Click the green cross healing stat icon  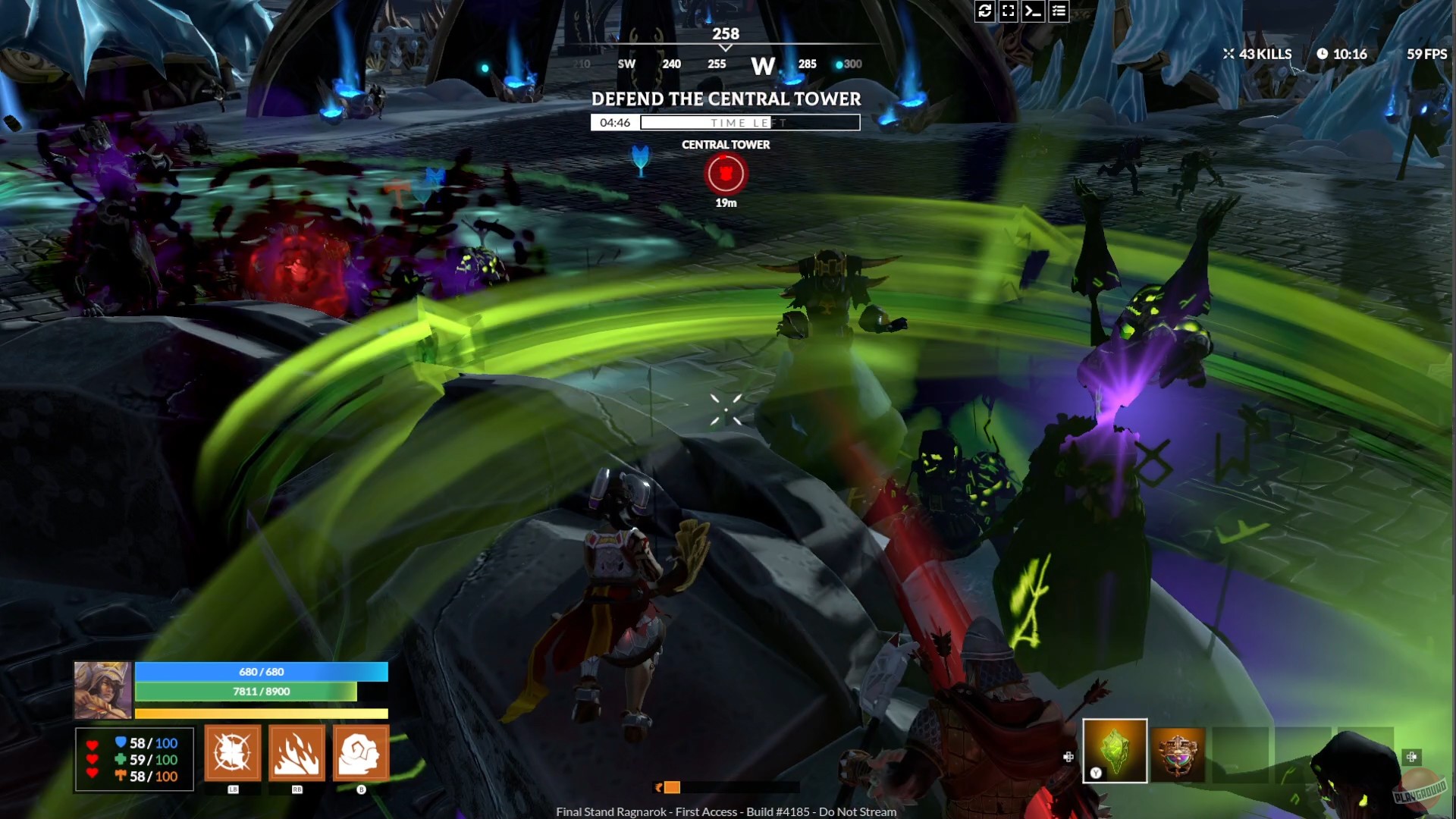[121, 760]
